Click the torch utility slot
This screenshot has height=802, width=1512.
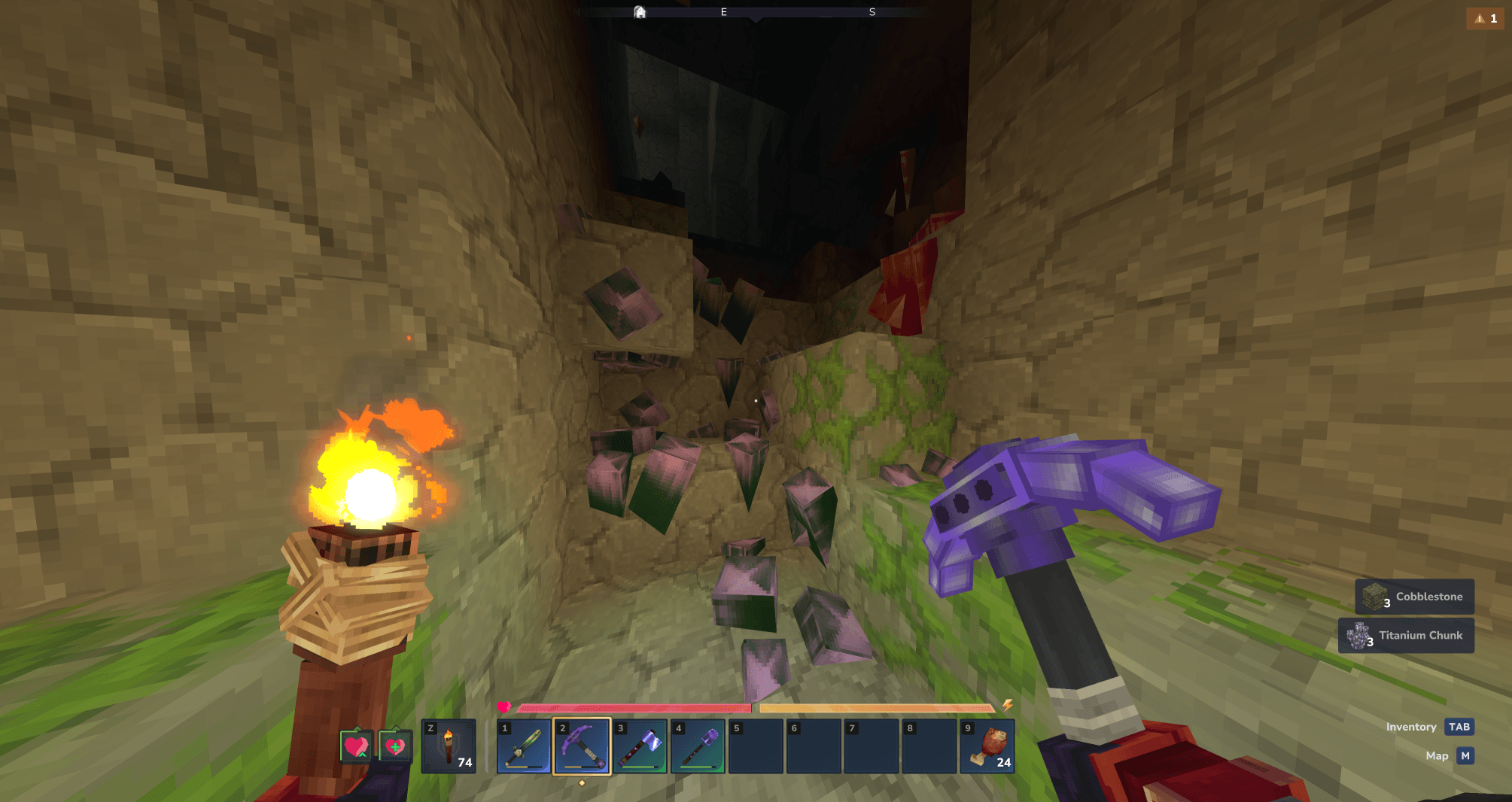pyautogui.click(x=449, y=746)
